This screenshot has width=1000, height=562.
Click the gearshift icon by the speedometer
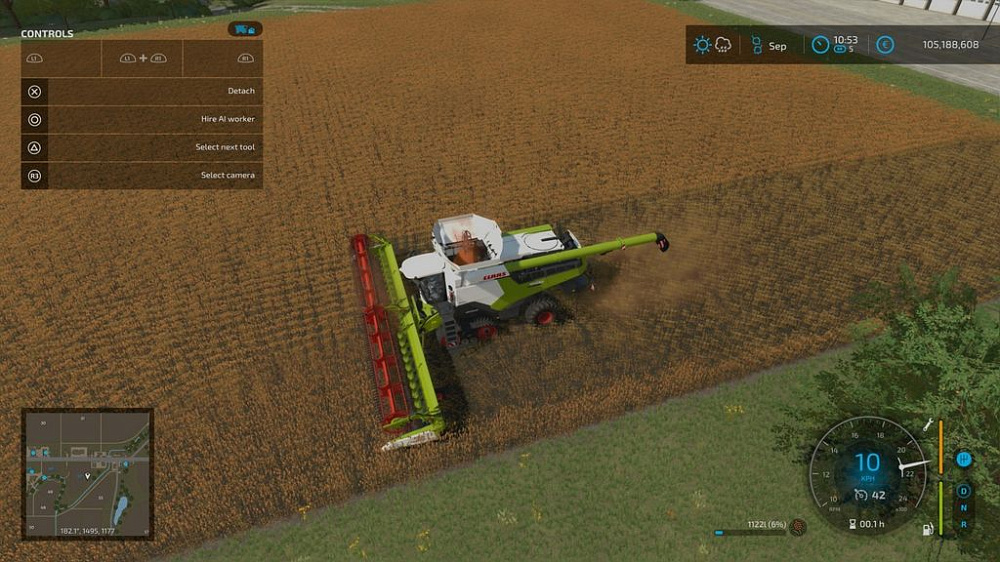pos(964,459)
